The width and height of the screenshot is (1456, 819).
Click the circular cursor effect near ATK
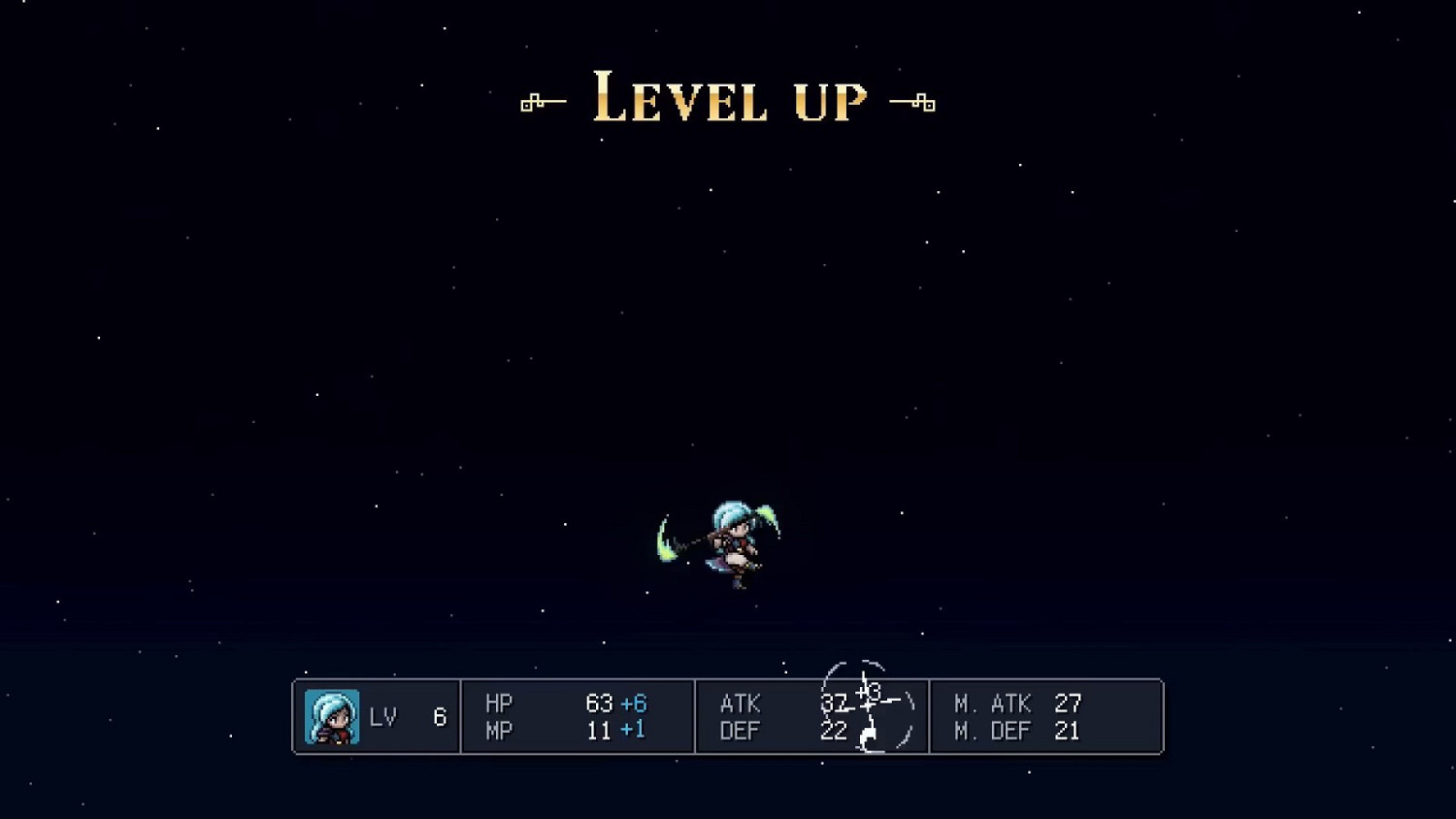(869, 705)
